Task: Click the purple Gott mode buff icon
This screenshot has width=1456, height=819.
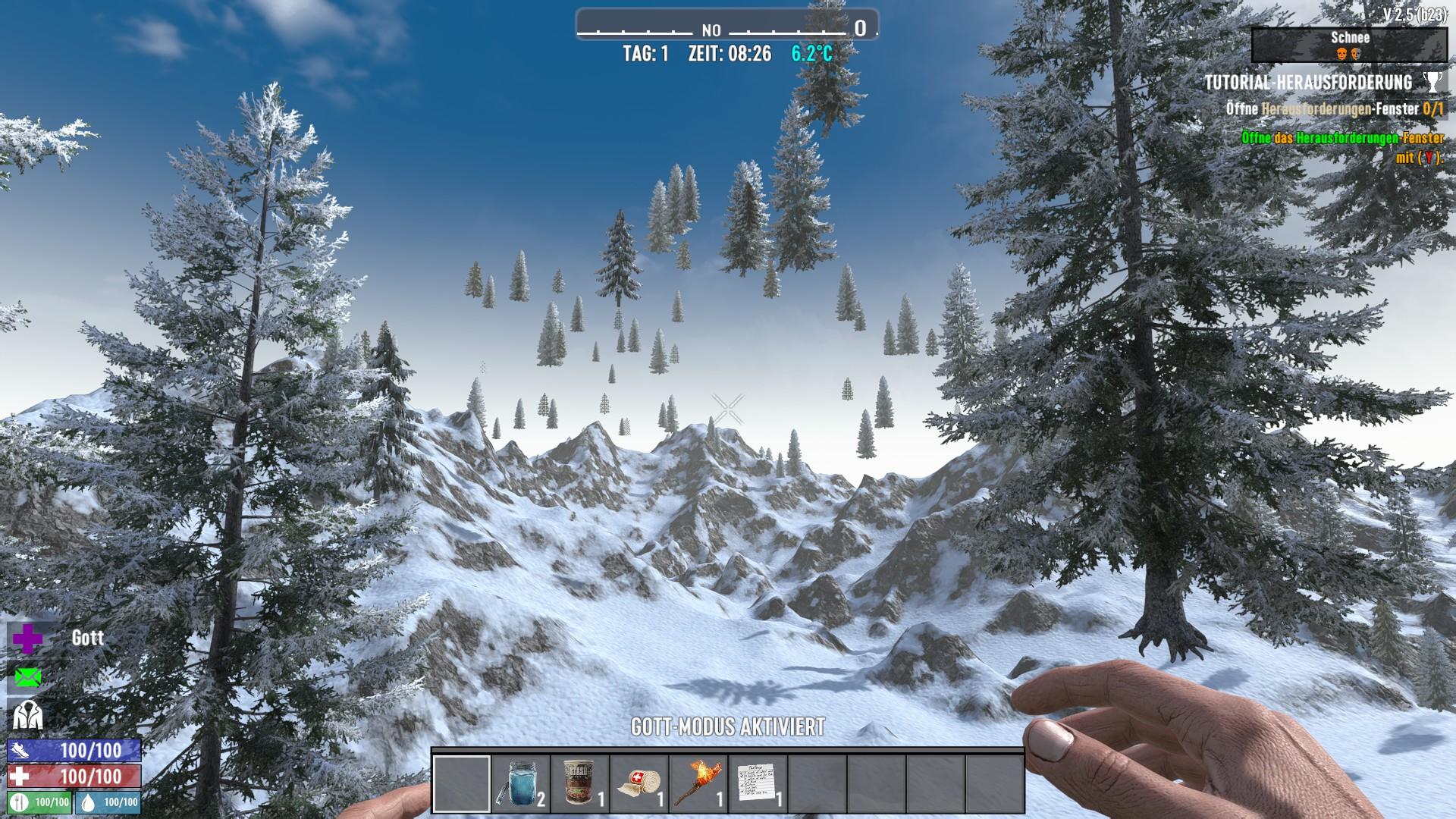Action: (x=27, y=639)
